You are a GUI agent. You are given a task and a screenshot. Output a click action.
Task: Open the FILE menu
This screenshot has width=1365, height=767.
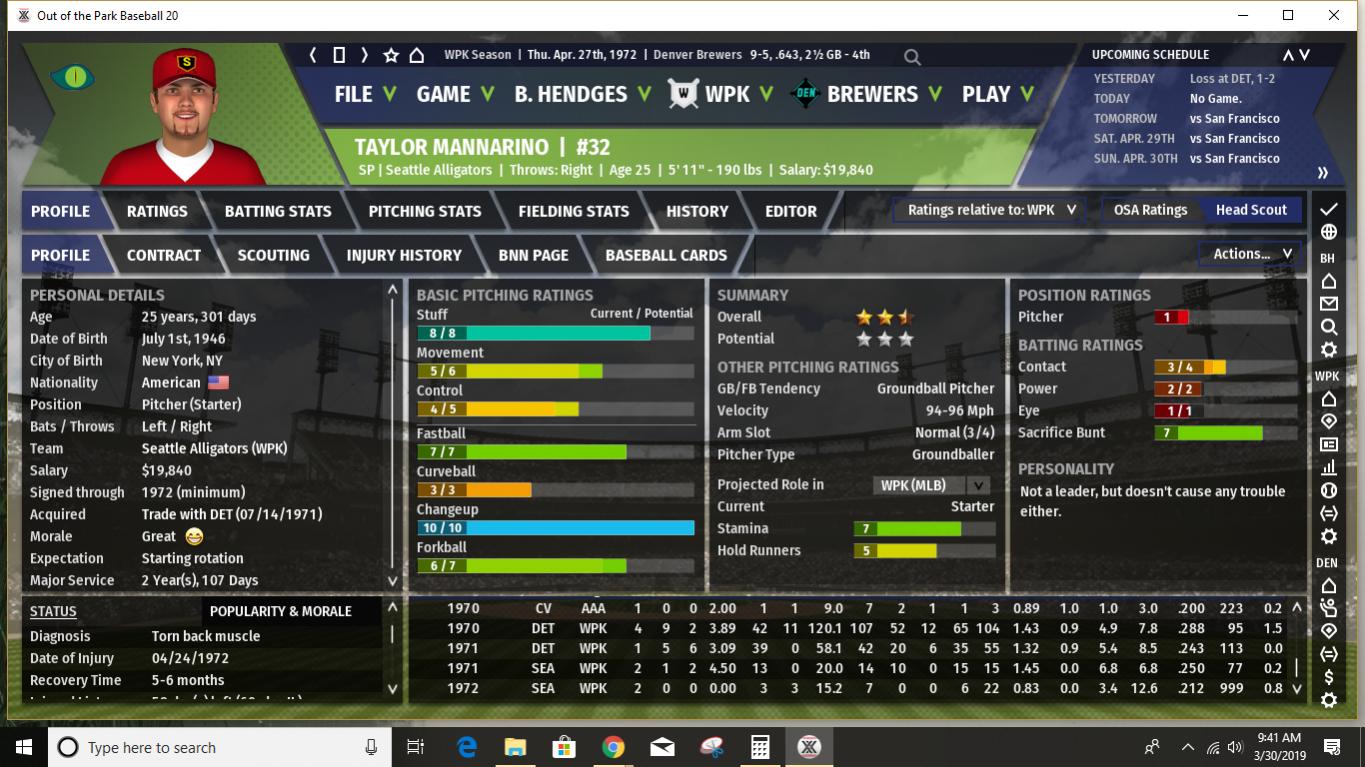pos(364,94)
